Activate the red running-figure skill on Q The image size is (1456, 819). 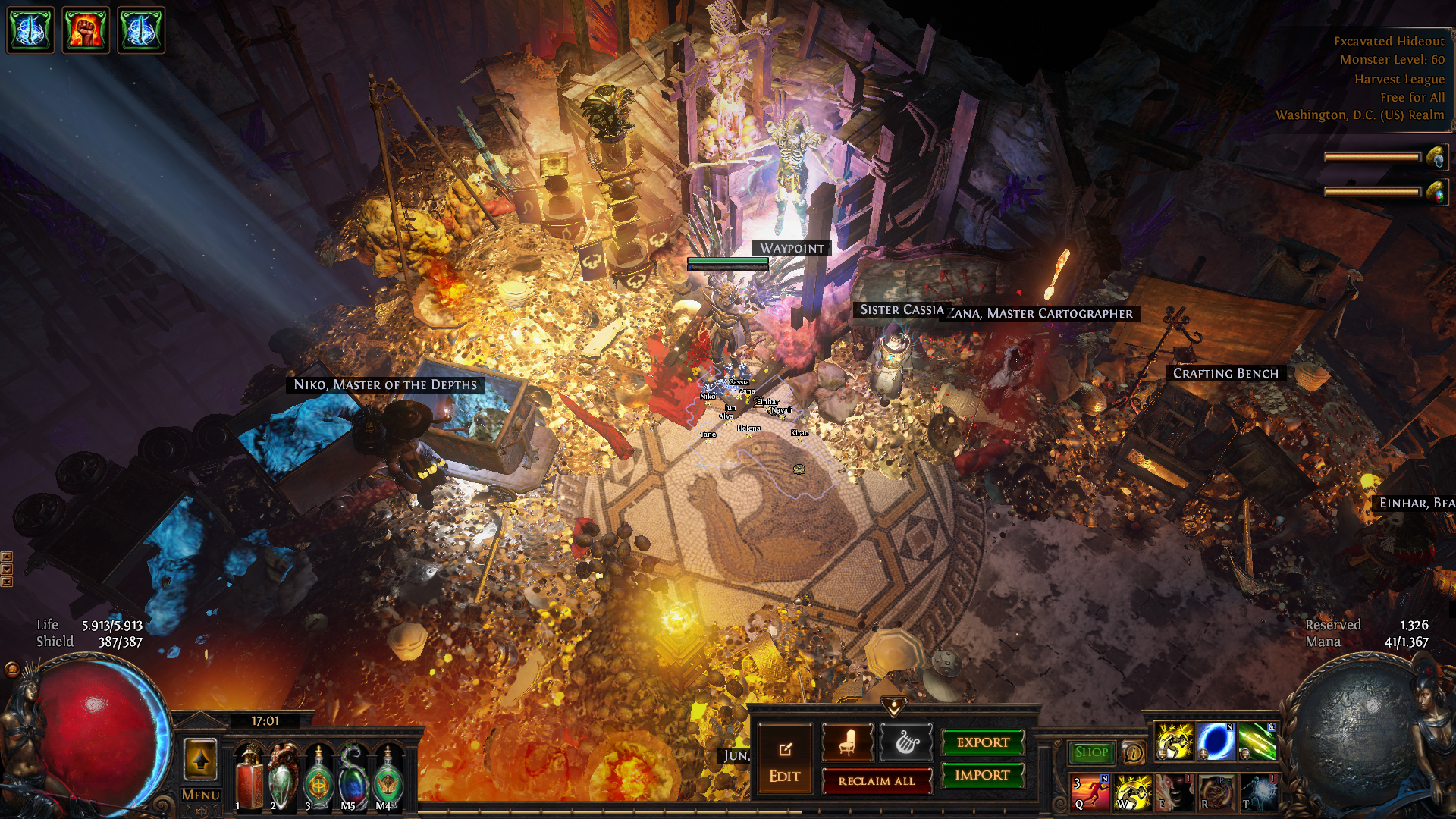(x=1090, y=792)
